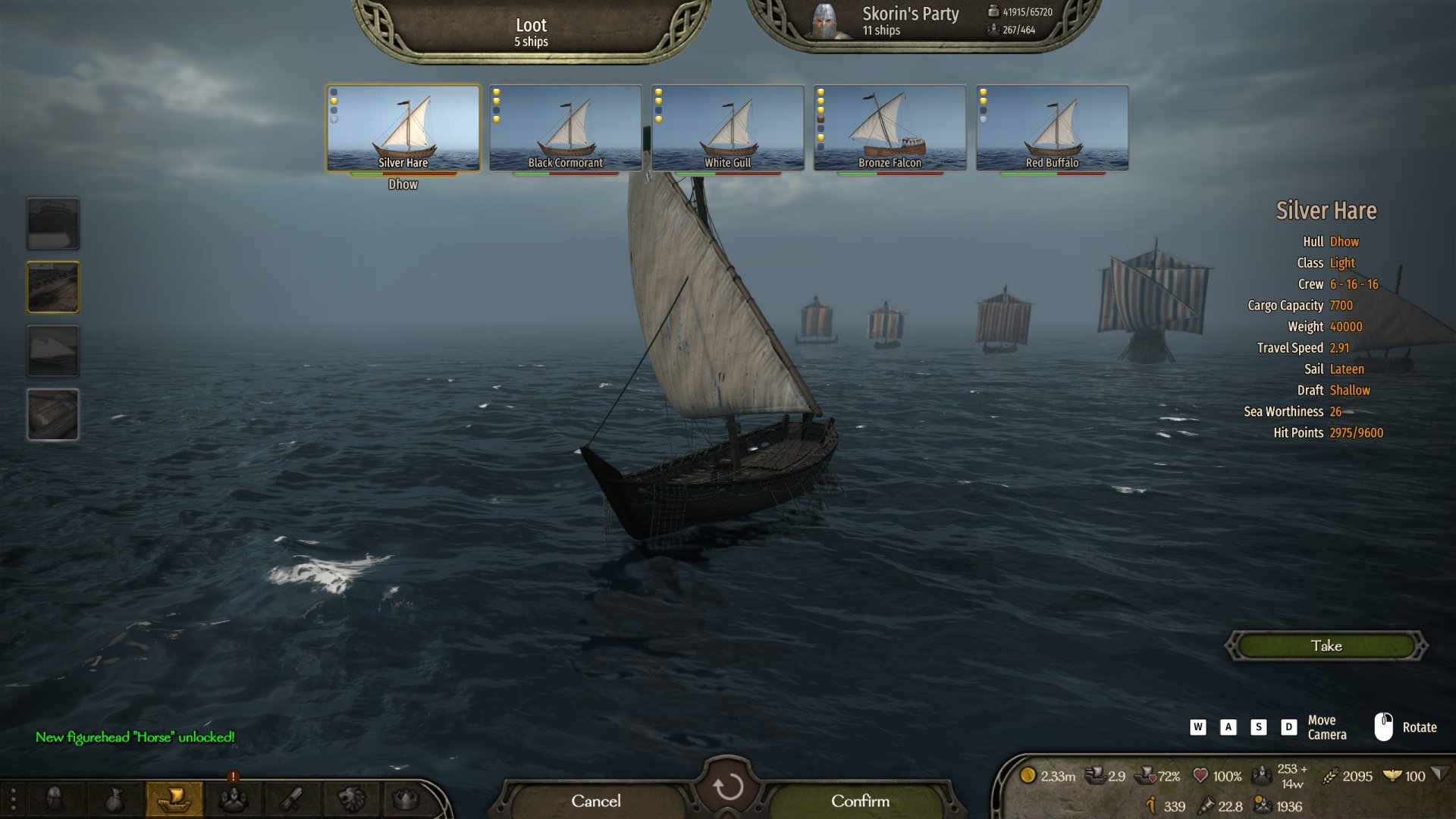The height and width of the screenshot is (819, 1456).
Task: Open the kingdom crown icon
Action: point(406,799)
